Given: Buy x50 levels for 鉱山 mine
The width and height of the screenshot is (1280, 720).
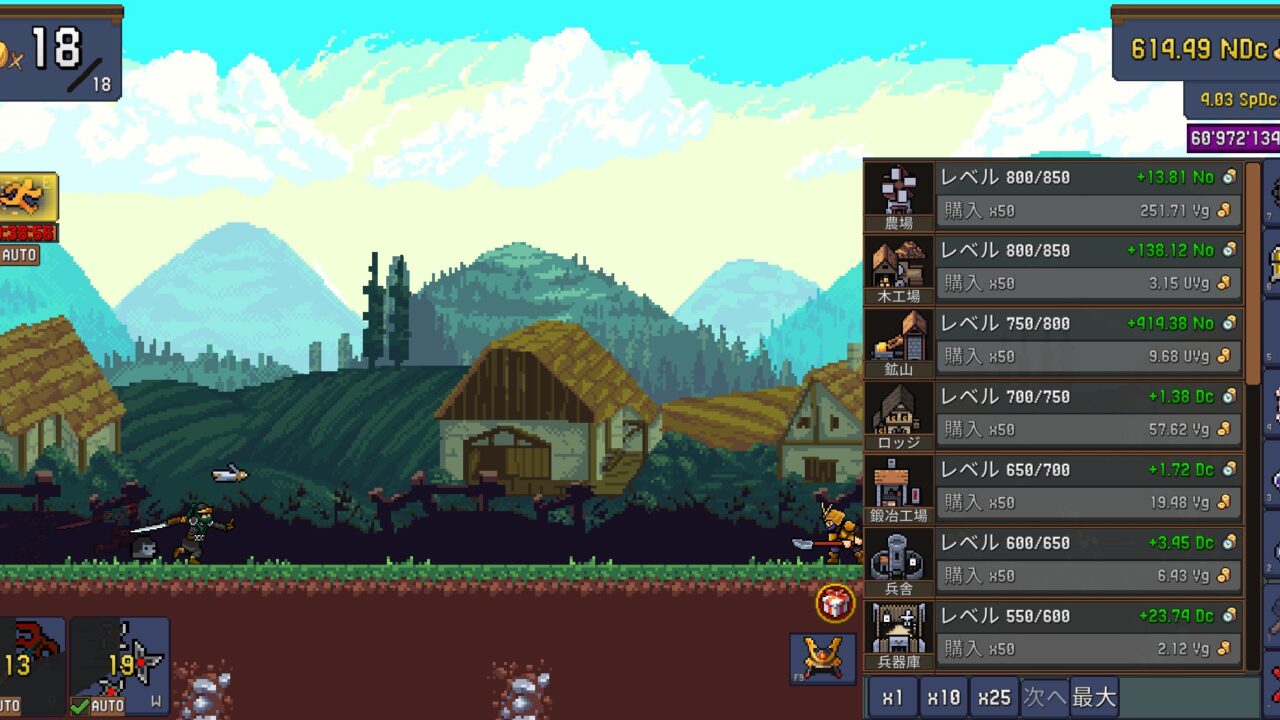Looking at the screenshot, I should click(x=1090, y=357).
